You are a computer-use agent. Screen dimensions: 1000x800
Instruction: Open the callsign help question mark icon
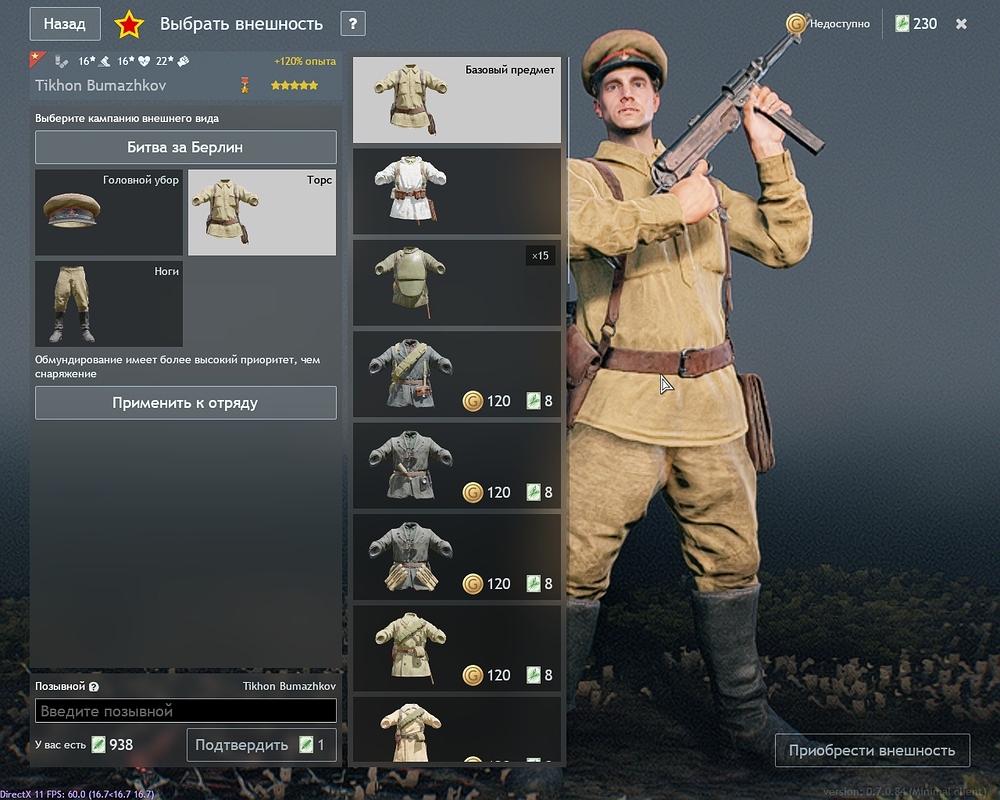94,687
